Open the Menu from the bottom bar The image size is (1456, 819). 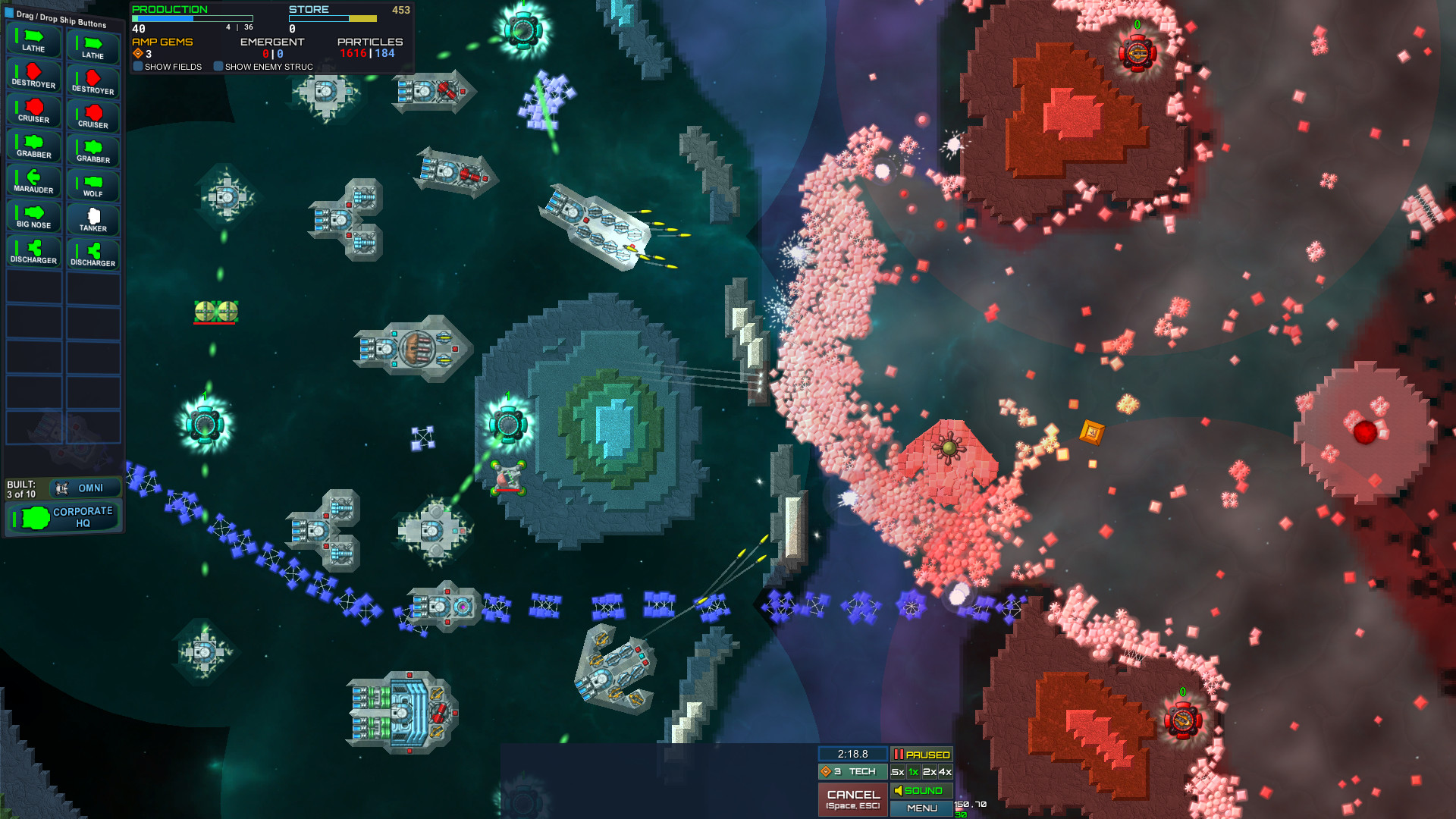921,808
